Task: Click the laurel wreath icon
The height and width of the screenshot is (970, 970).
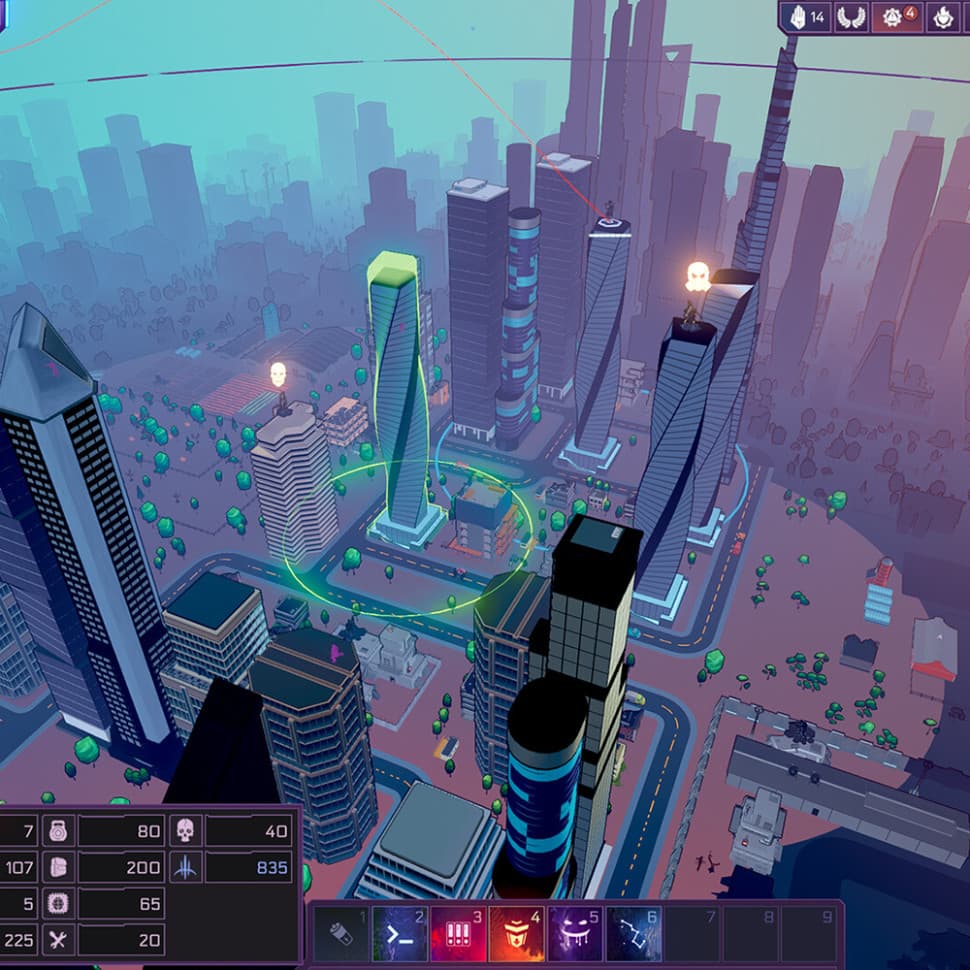Action: pyautogui.click(x=852, y=17)
